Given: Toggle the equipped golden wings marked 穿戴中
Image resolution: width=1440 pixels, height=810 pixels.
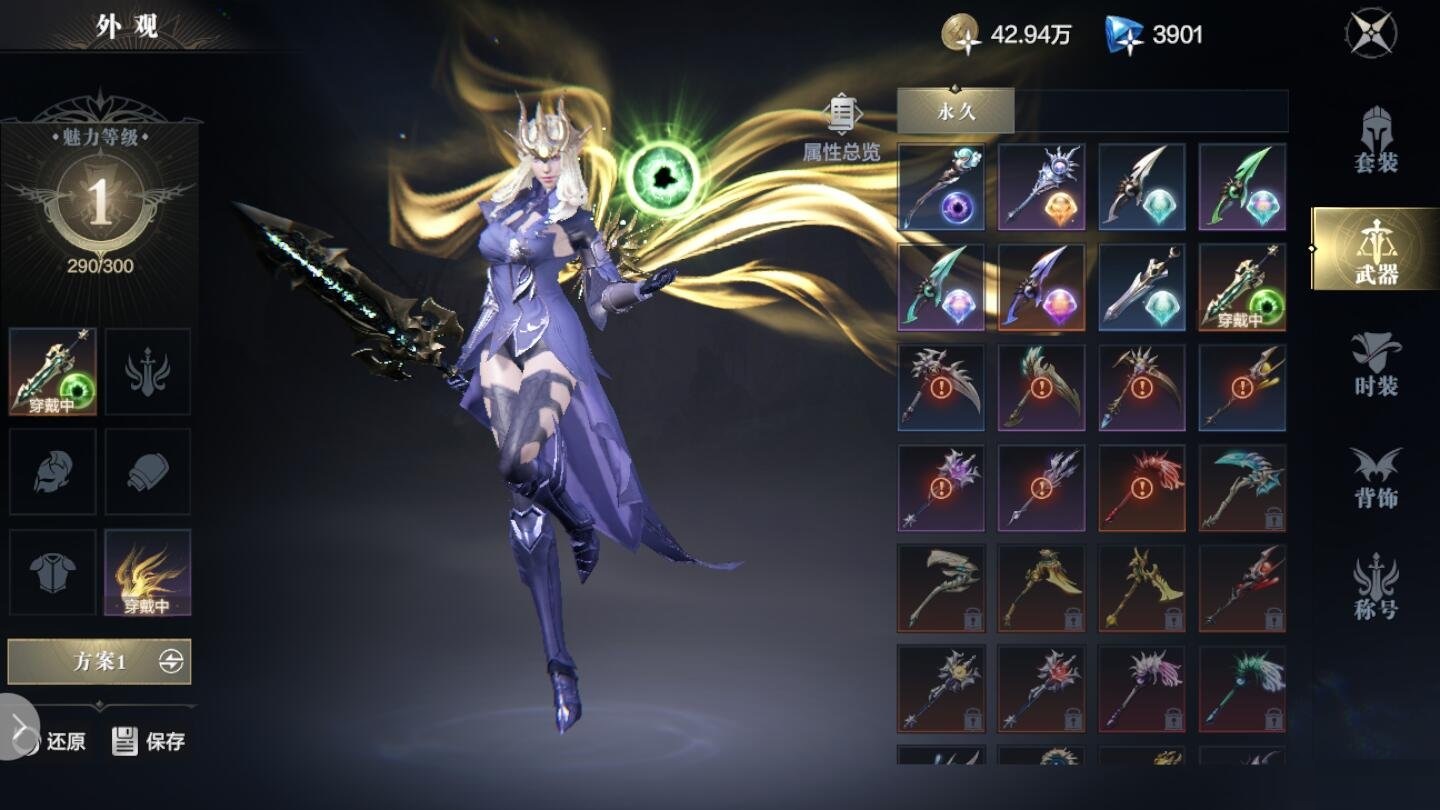Looking at the screenshot, I should 147,571.
